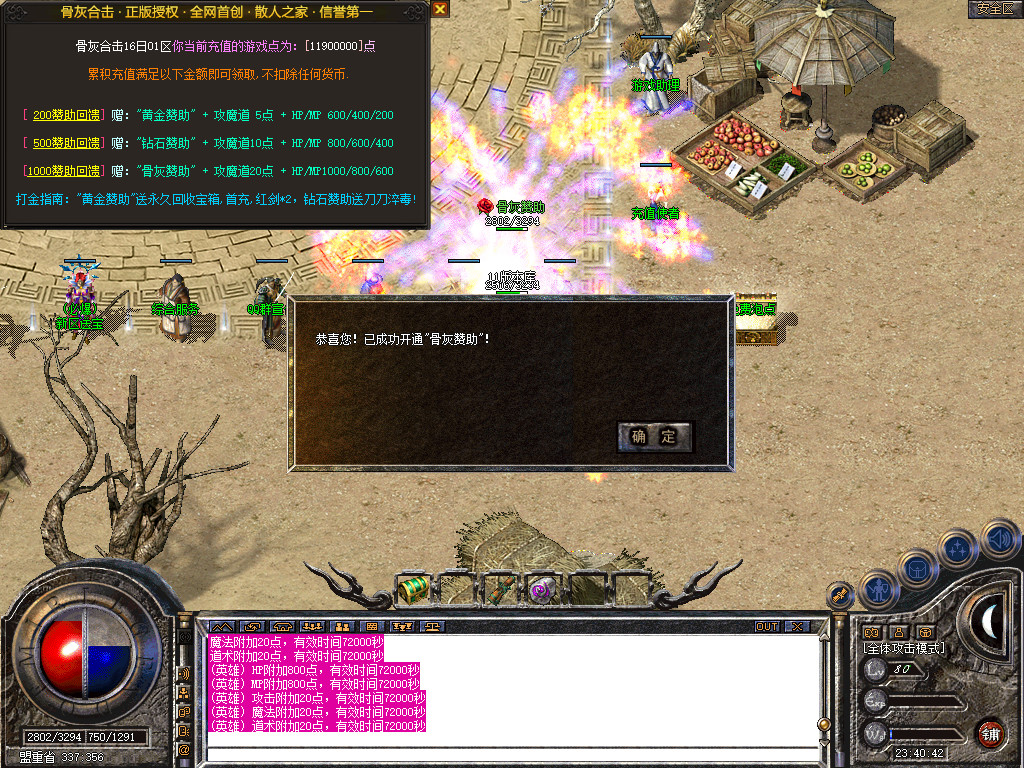The width and height of the screenshot is (1024, 768).
Task: Toggle the @ chat channel button
Action: tap(184, 748)
